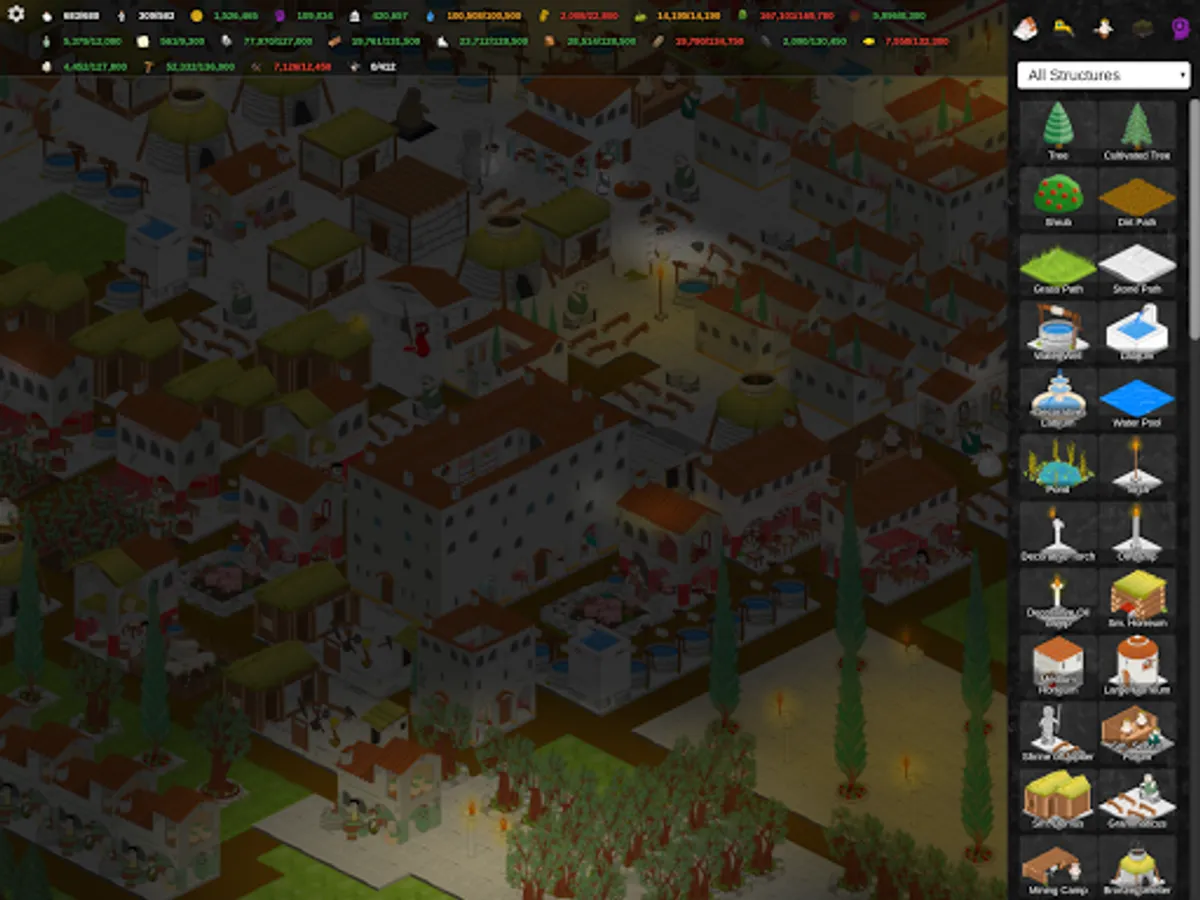Select the Dirt Path tile

pos(1137,197)
